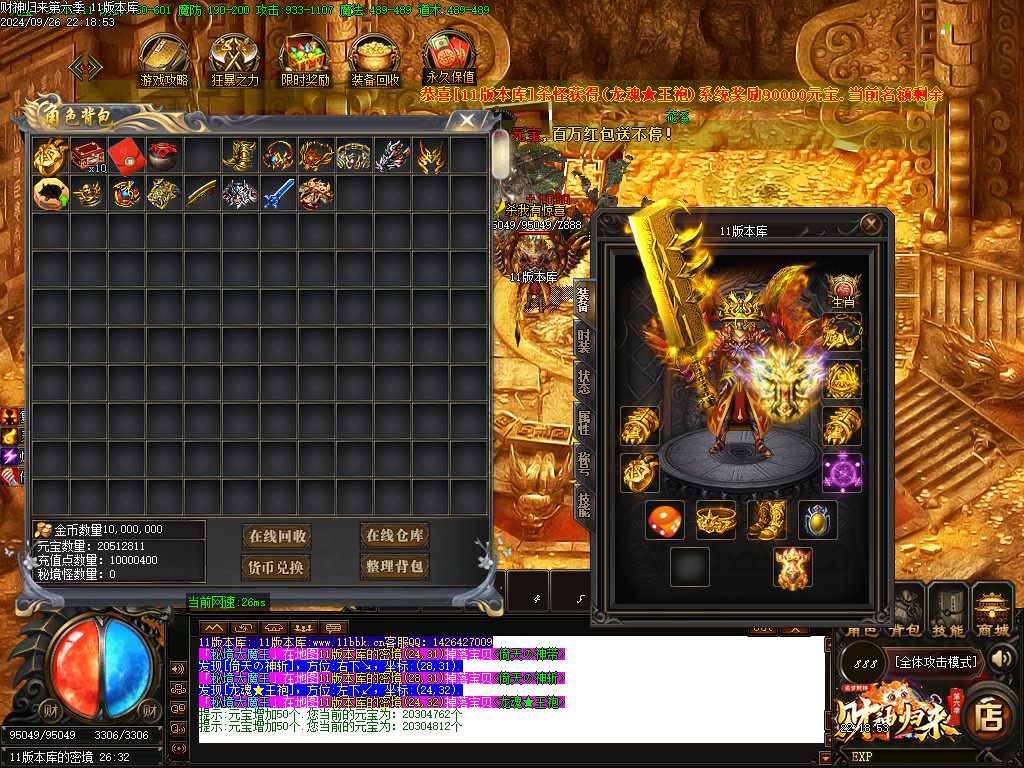Close the character equipment panel

point(872,225)
